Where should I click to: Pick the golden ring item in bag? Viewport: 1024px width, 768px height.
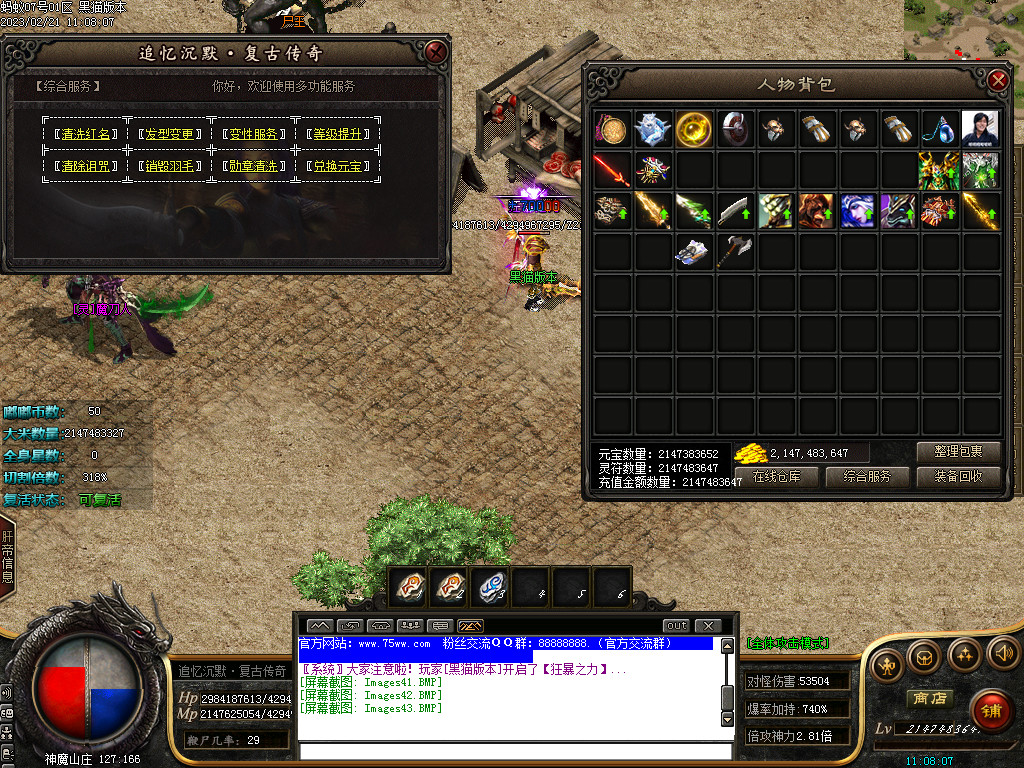coord(693,128)
